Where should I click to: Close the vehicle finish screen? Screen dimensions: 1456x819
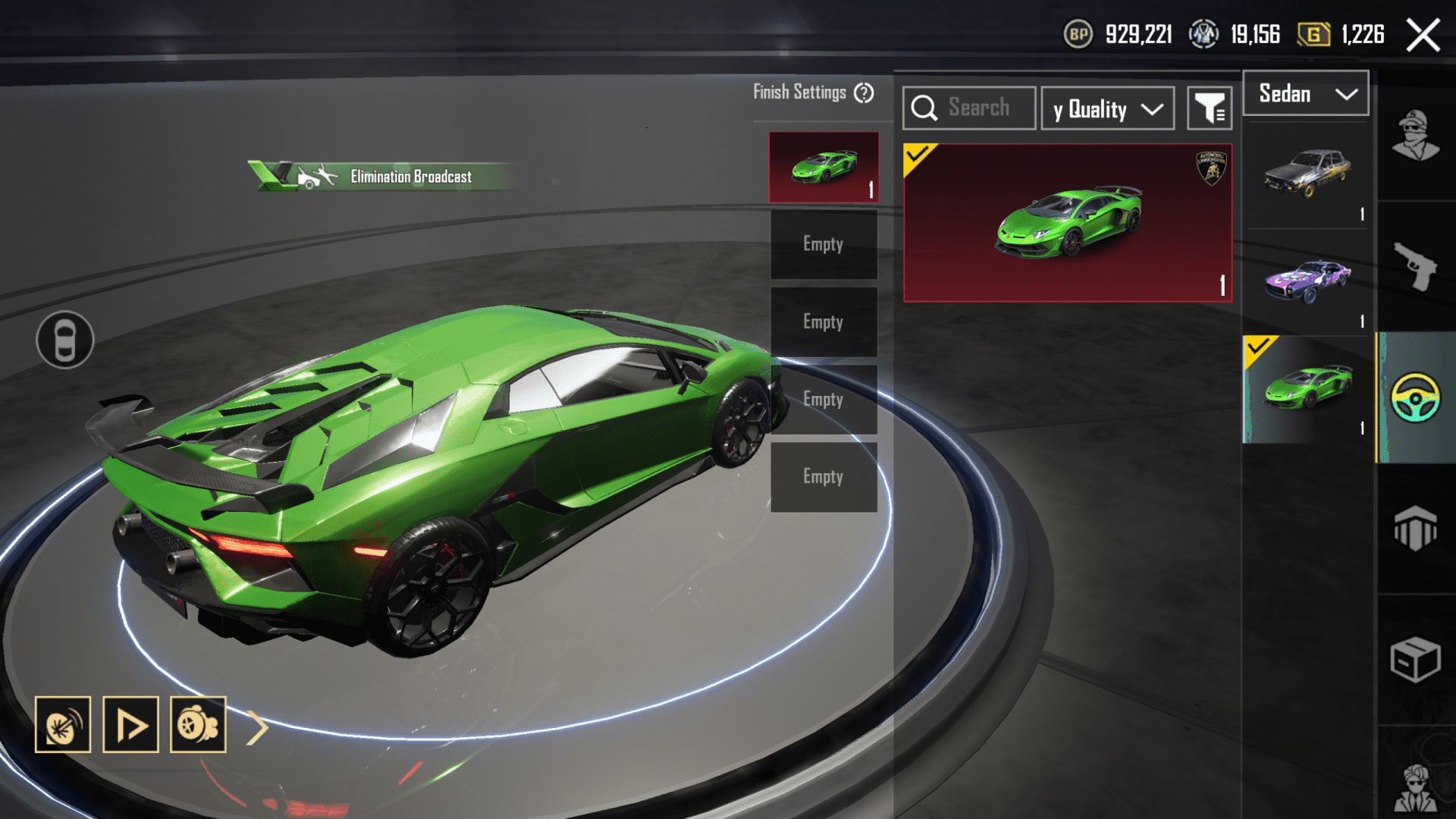(1423, 35)
